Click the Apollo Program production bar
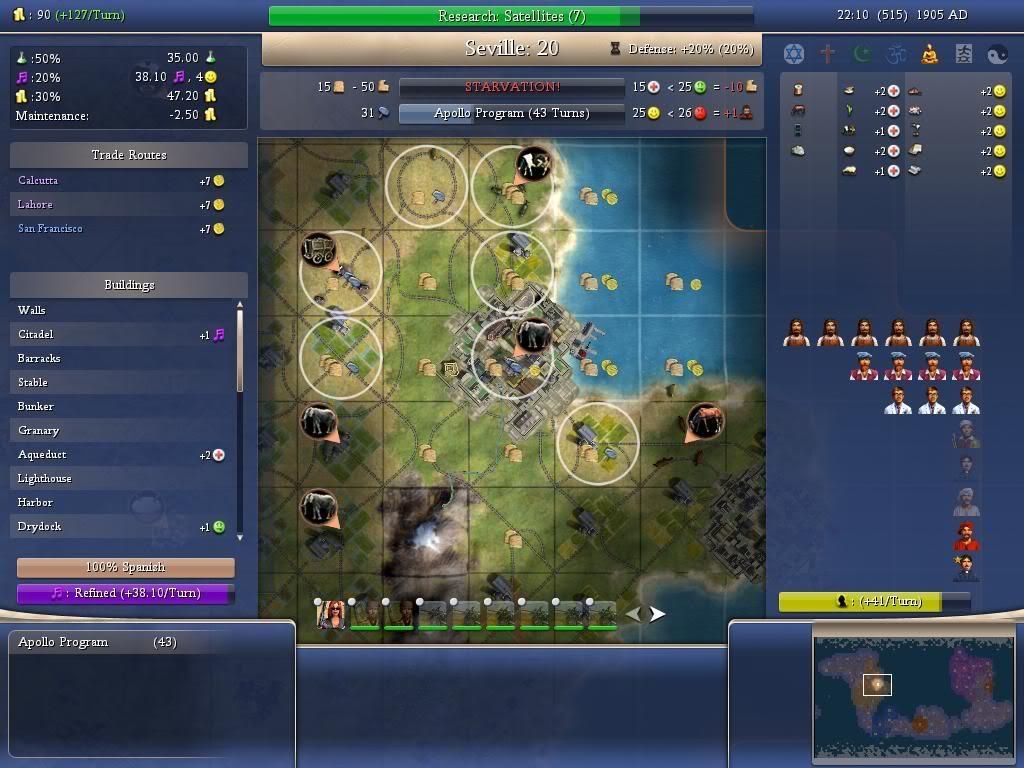The width and height of the screenshot is (1024, 768). click(510, 113)
